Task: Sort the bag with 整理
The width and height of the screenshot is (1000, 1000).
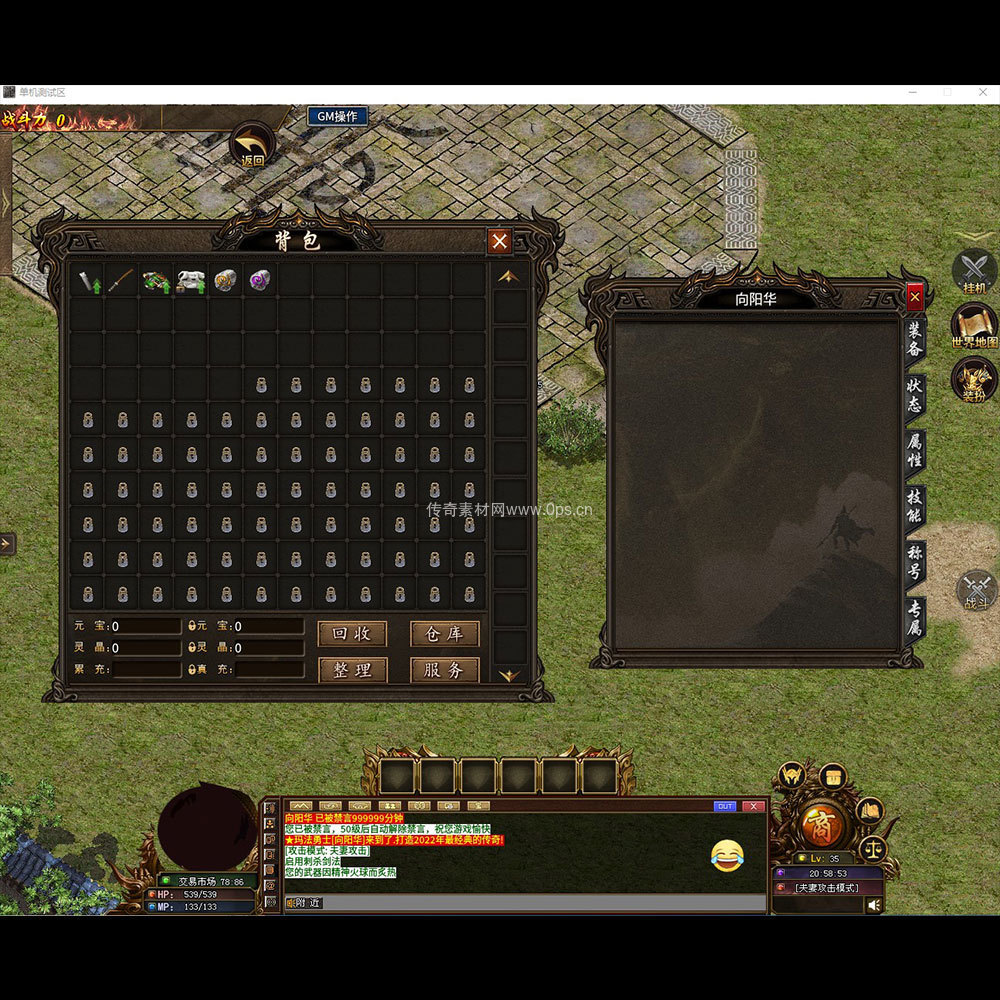Action: pyautogui.click(x=352, y=670)
